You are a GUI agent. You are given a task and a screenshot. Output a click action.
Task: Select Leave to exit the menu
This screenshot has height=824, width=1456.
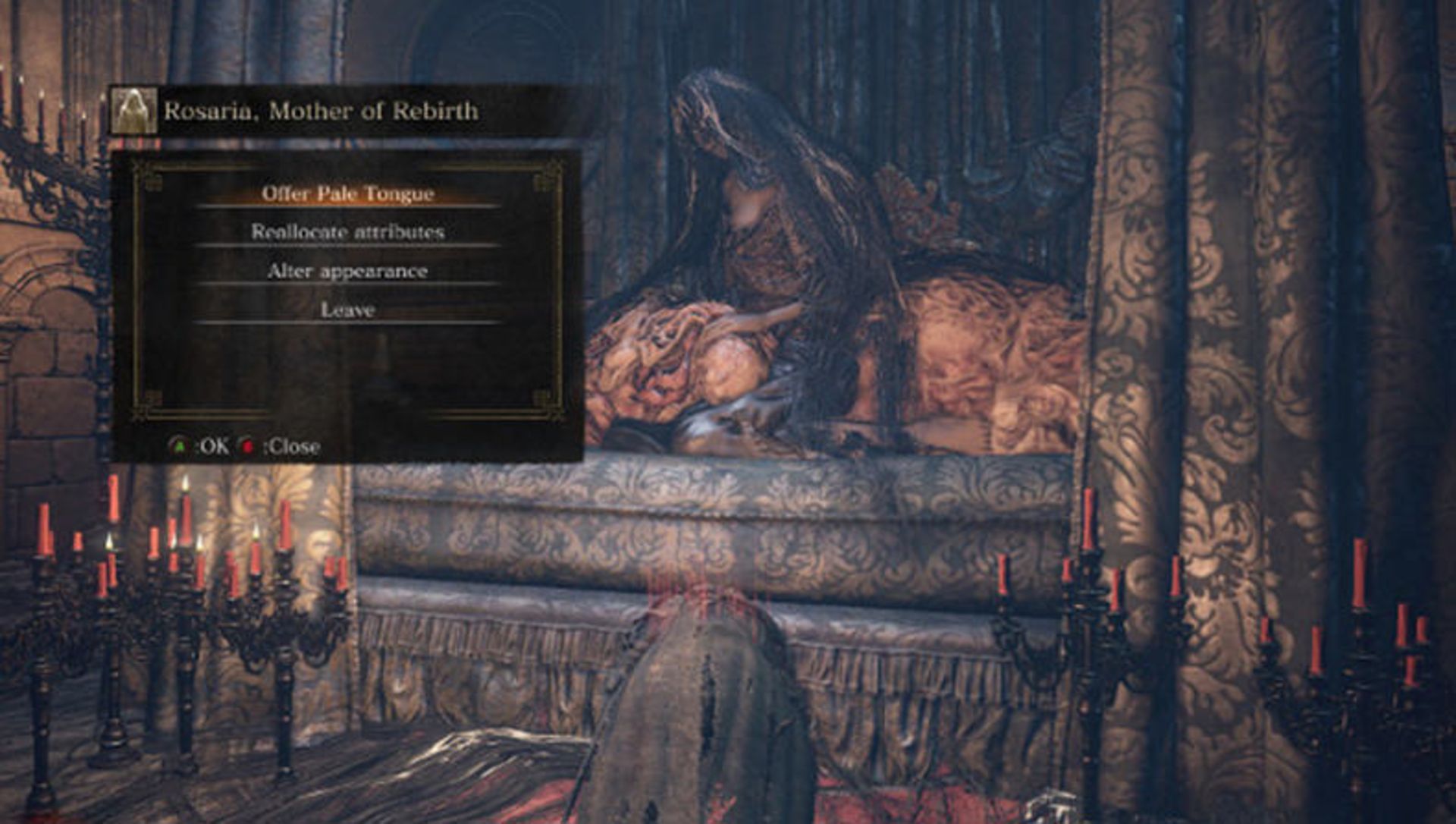[347, 310]
